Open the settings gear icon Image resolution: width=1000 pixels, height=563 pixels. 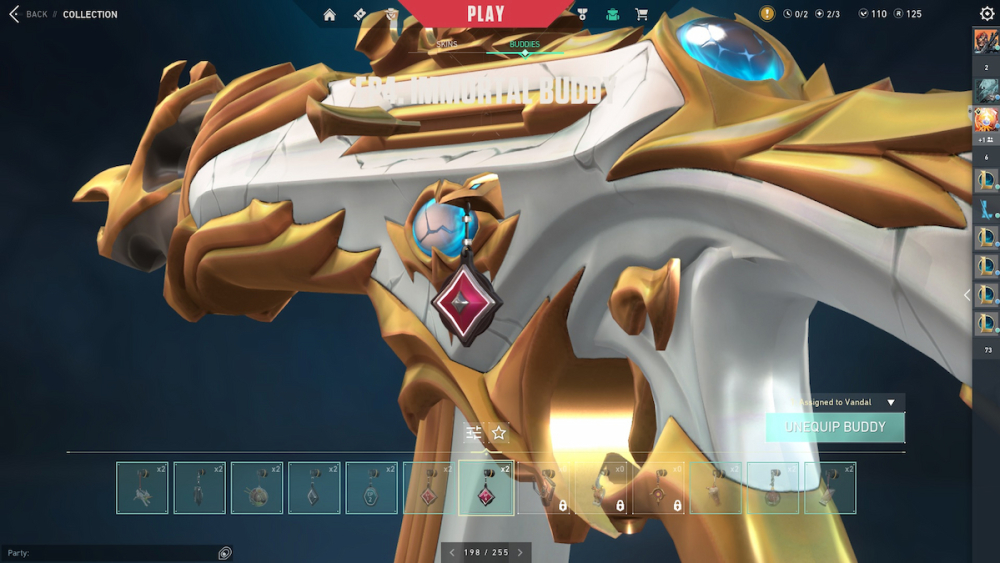[x=987, y=14]
